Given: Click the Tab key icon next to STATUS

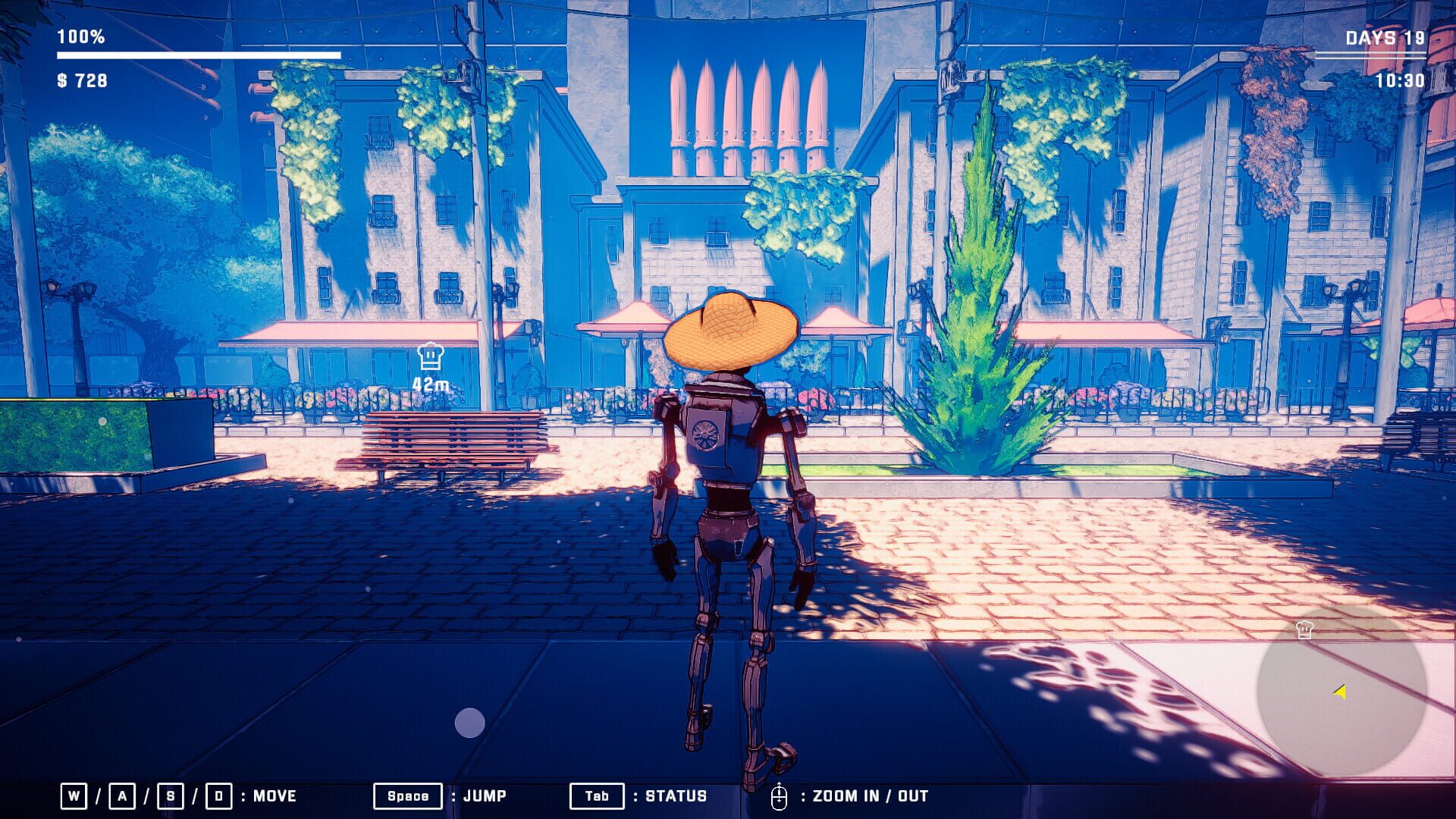Looking at the screenshot, I should pyautogui.click(x=596, y=796).
